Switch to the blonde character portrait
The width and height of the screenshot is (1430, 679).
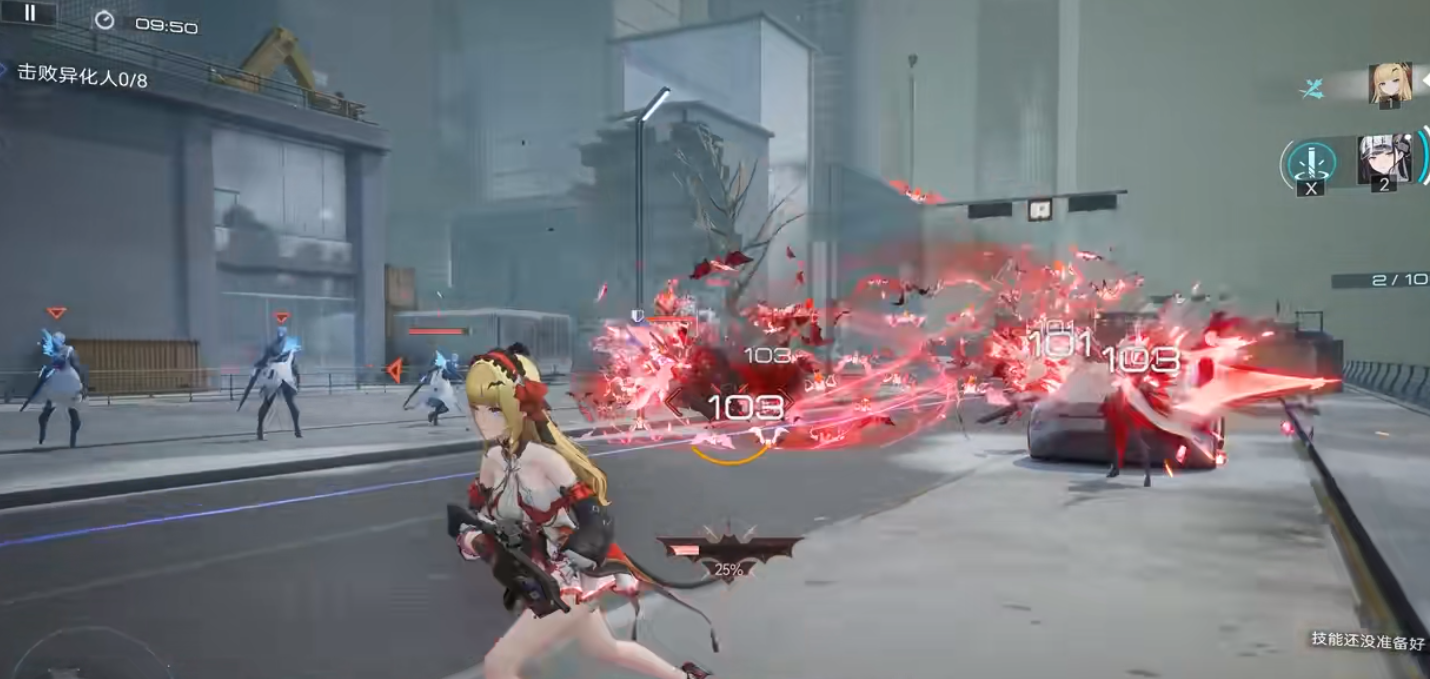coord(1389,84)
